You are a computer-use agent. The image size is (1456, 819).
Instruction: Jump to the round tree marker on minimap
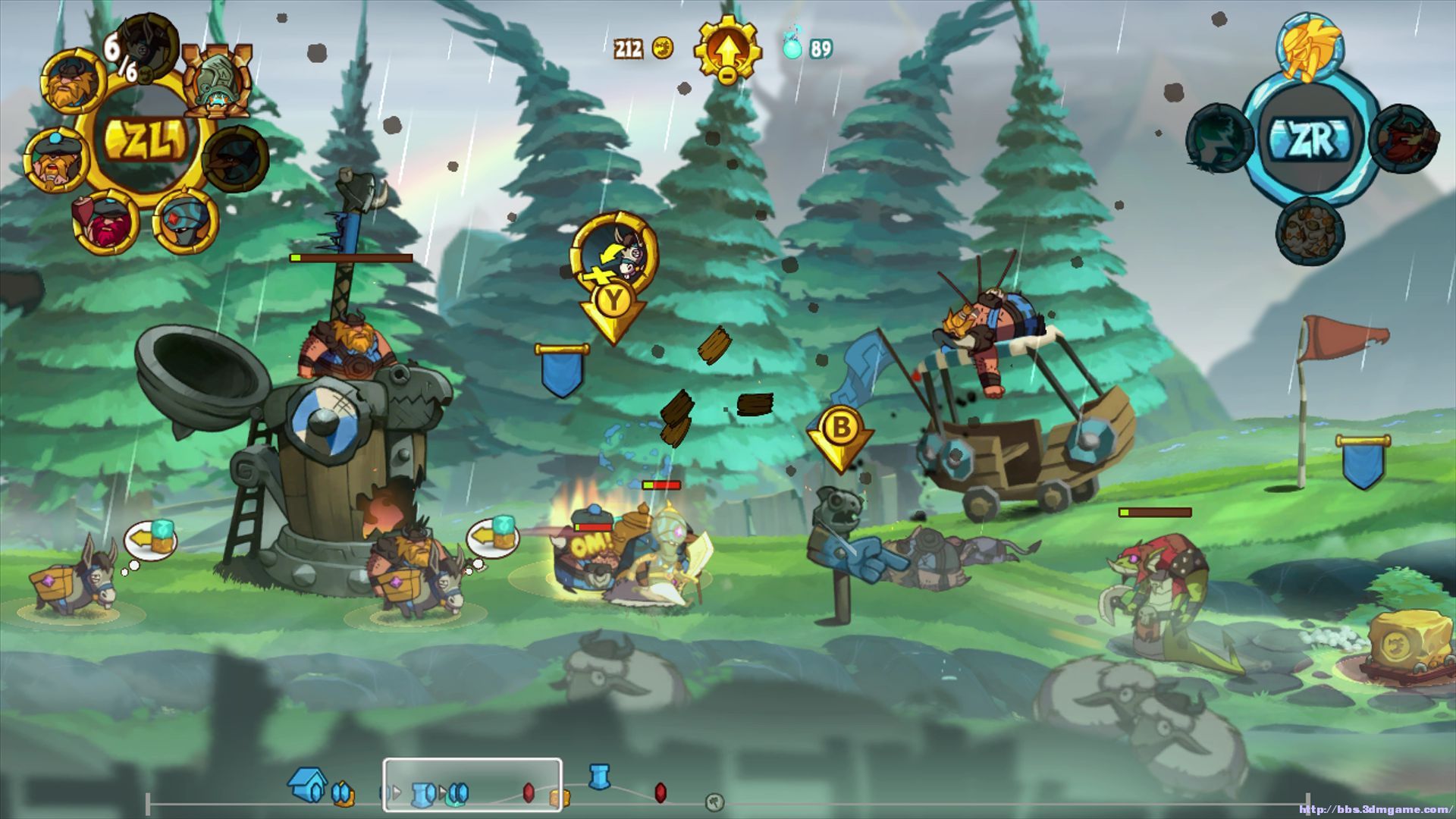pos(714,801)
